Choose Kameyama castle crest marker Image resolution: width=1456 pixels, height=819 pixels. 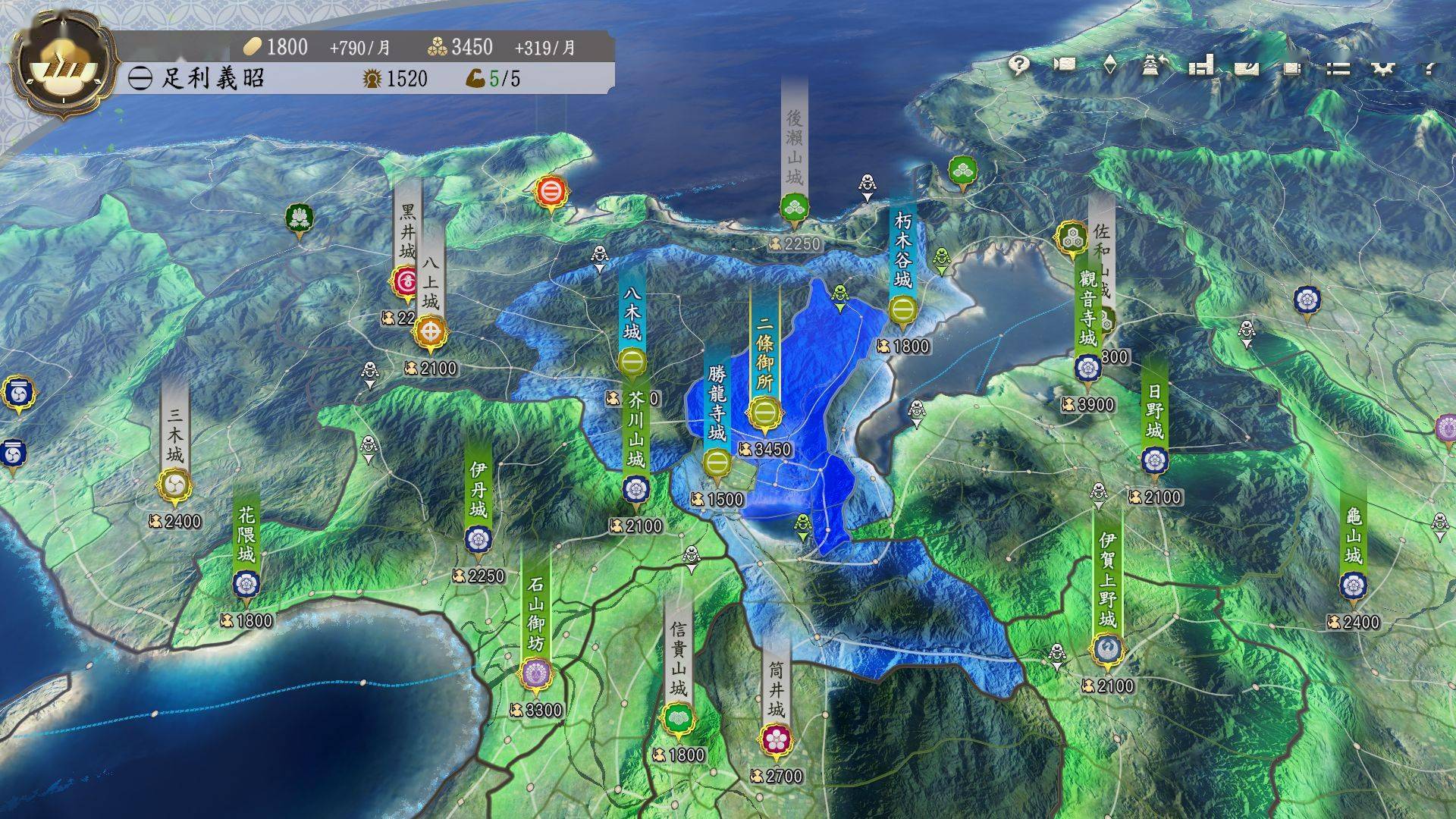click(1354, 585)
